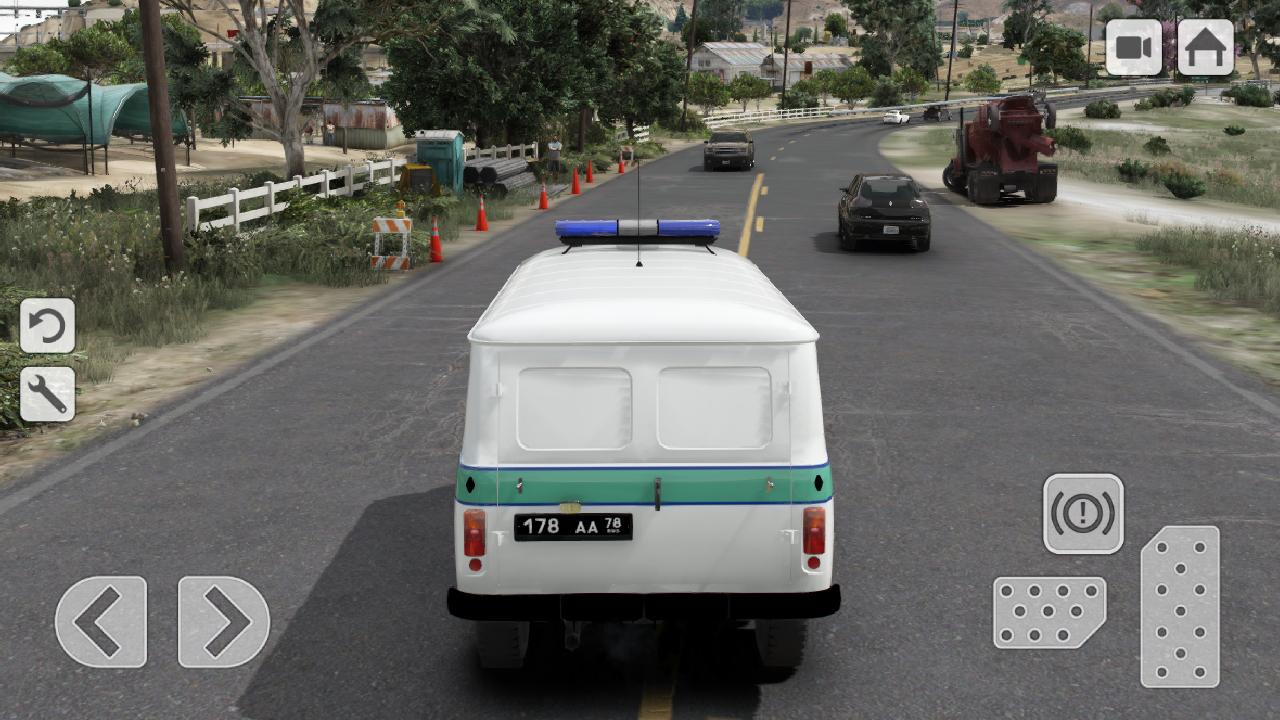This screenshot has height=720, width=1280.
Task: Restart the vehicle position with the reset button
Action: pos(46,325)
